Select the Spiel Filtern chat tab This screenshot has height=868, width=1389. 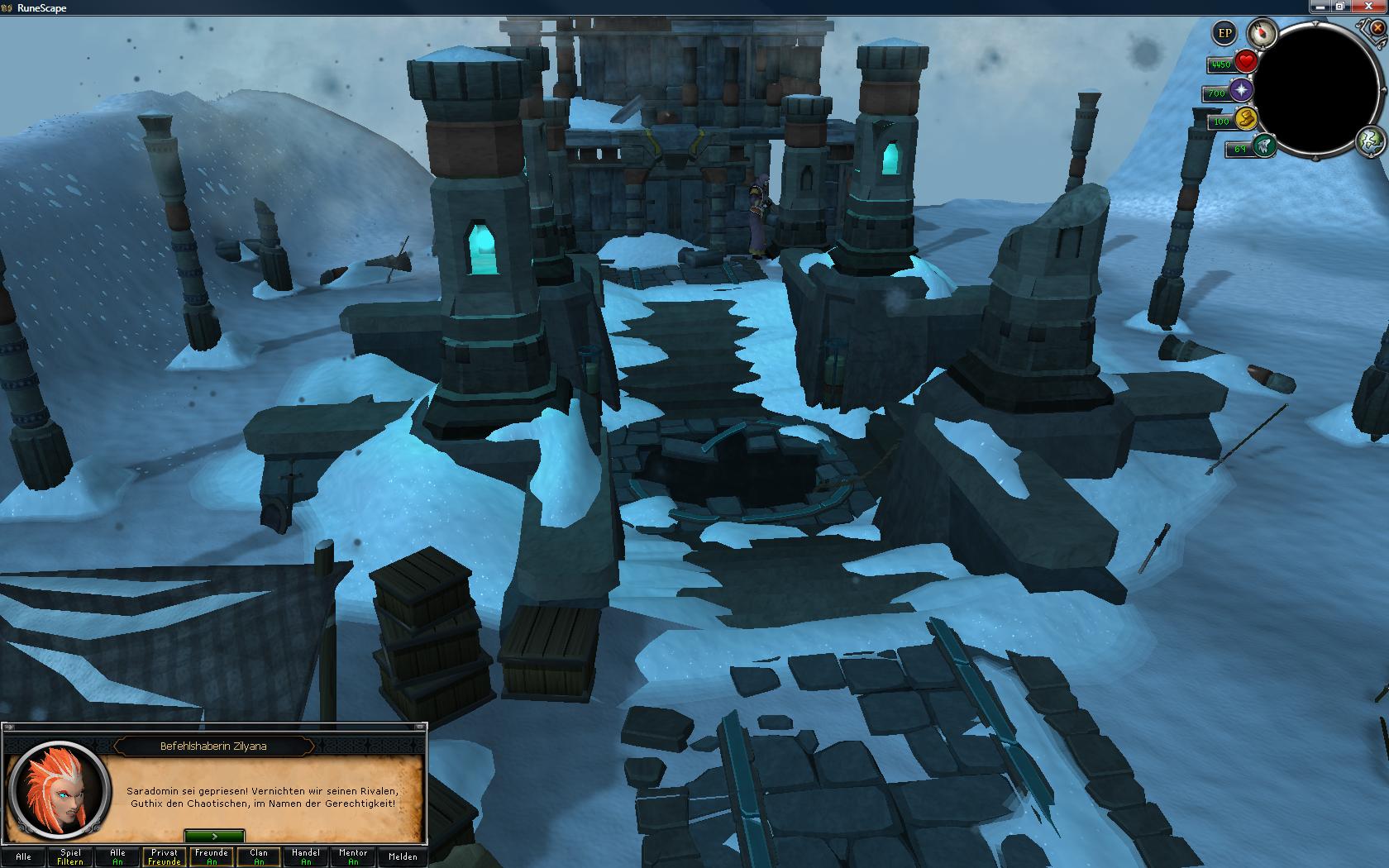point(70,856)
